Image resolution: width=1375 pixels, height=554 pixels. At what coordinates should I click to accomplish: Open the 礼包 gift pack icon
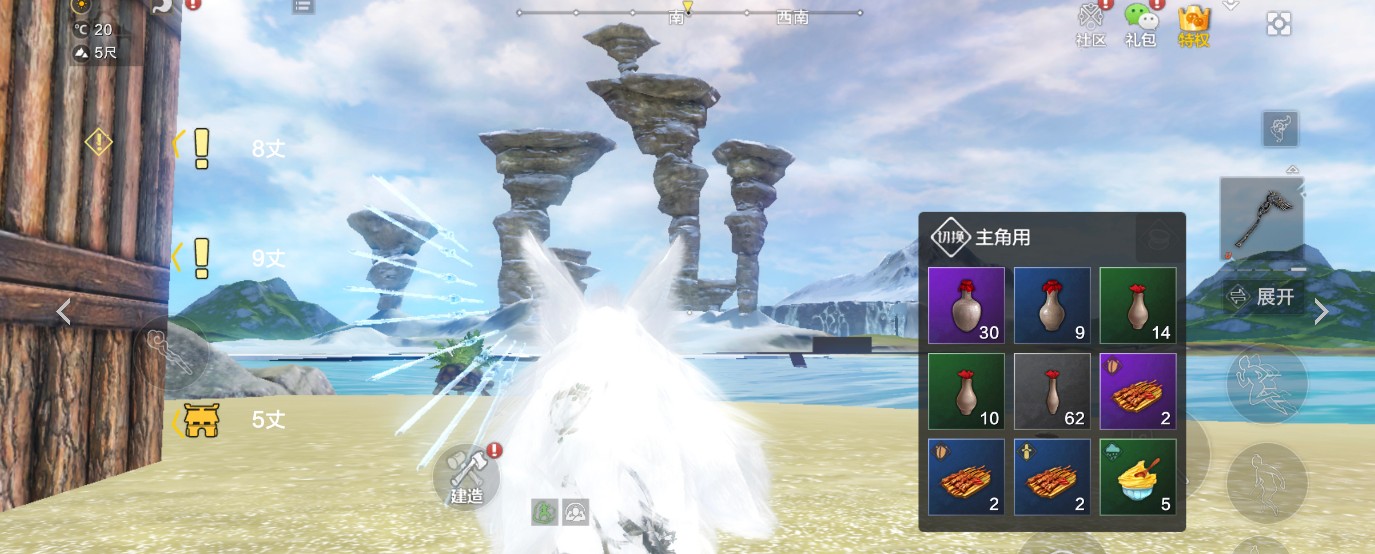[x=1140, y=22]
